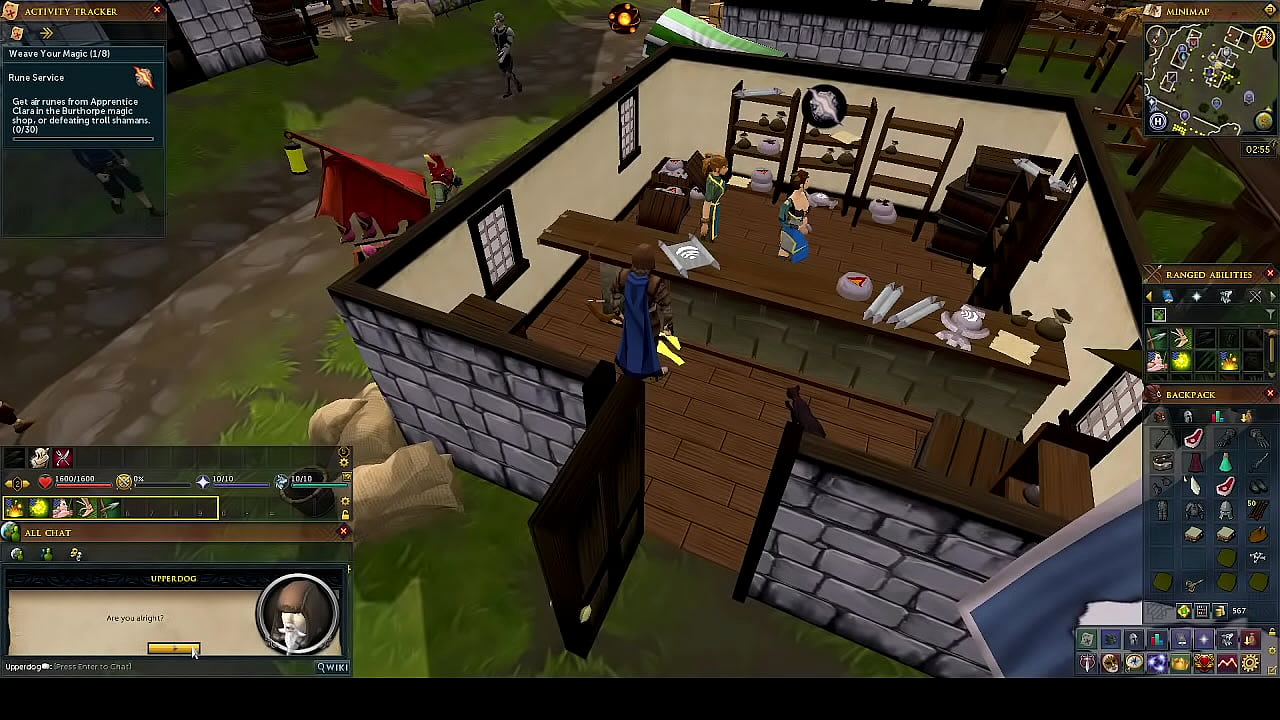
Task: Open the settings gear in the bottom-right ribbon
Action: pos(1250,663)
